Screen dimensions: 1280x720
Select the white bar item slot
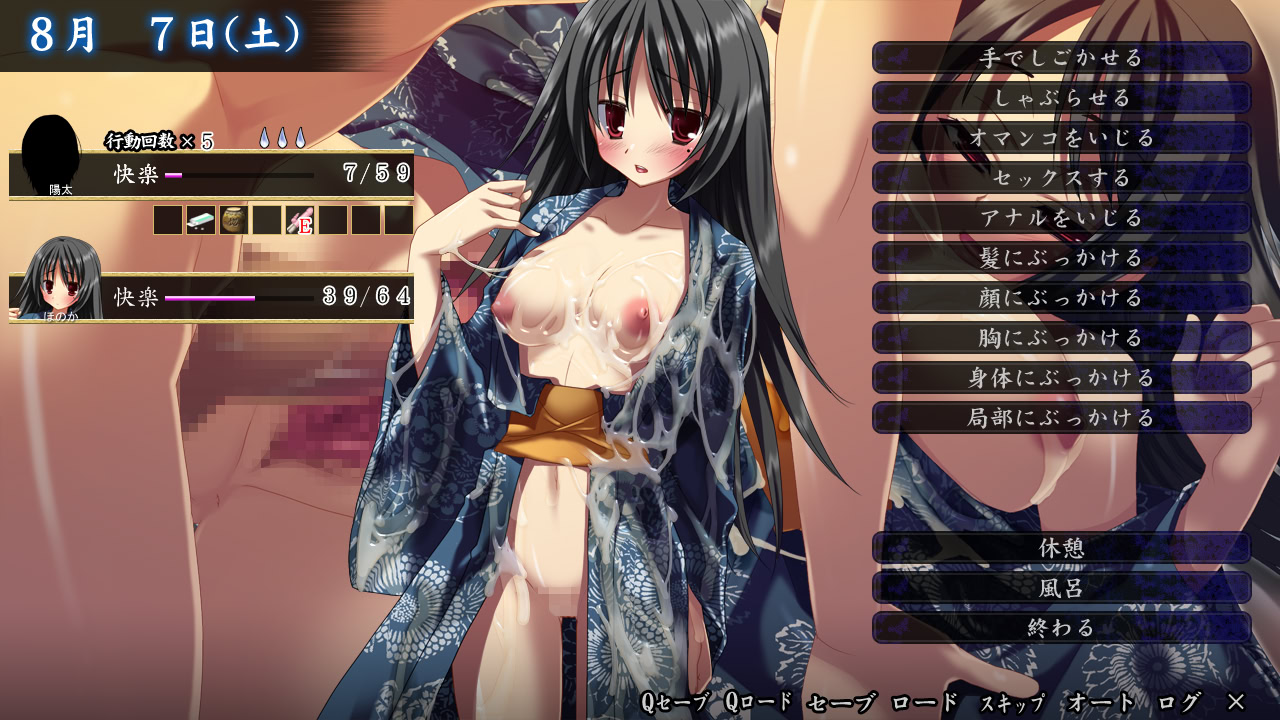coord(200,220)
